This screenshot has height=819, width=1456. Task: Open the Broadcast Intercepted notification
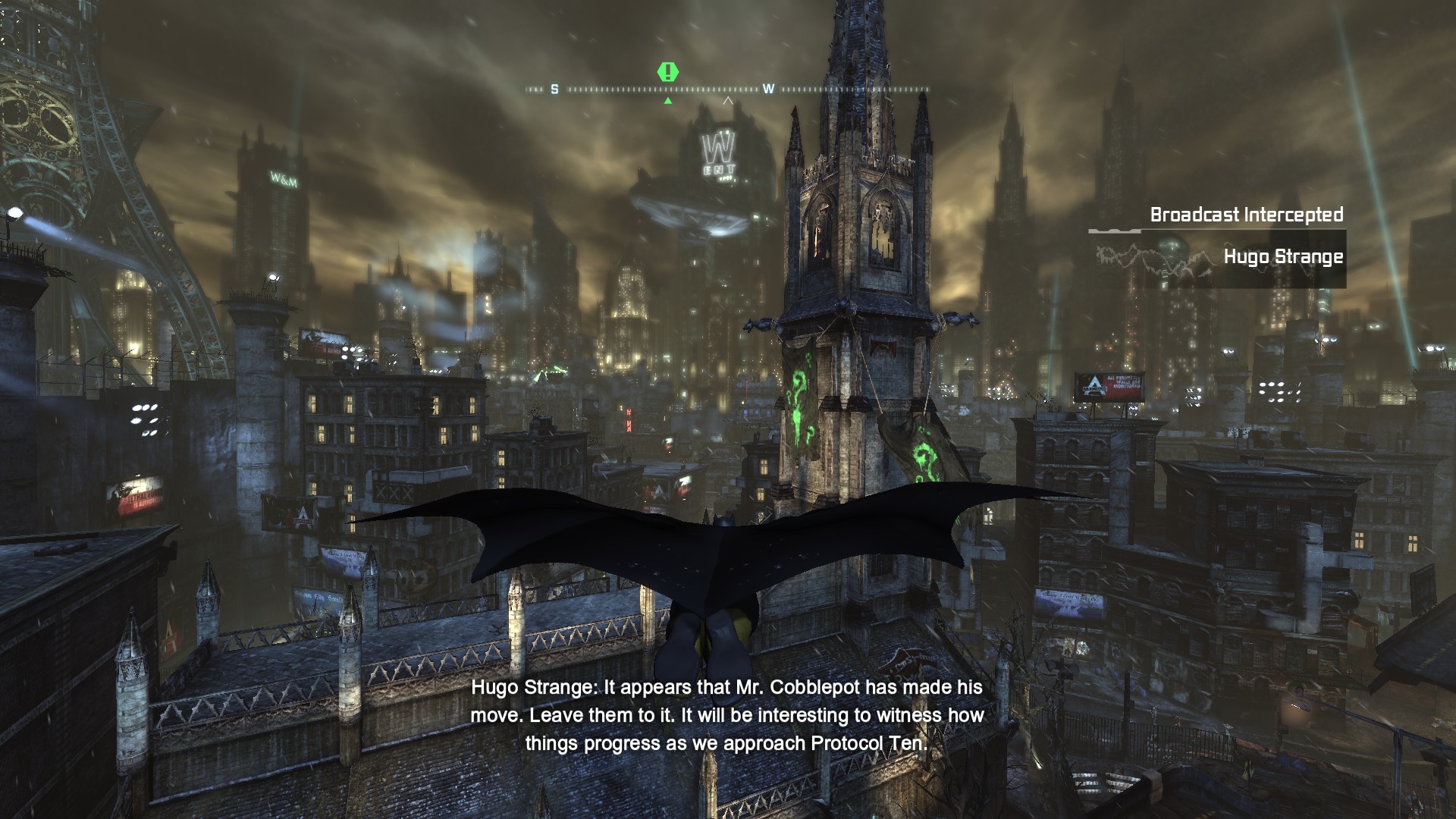1246,215
